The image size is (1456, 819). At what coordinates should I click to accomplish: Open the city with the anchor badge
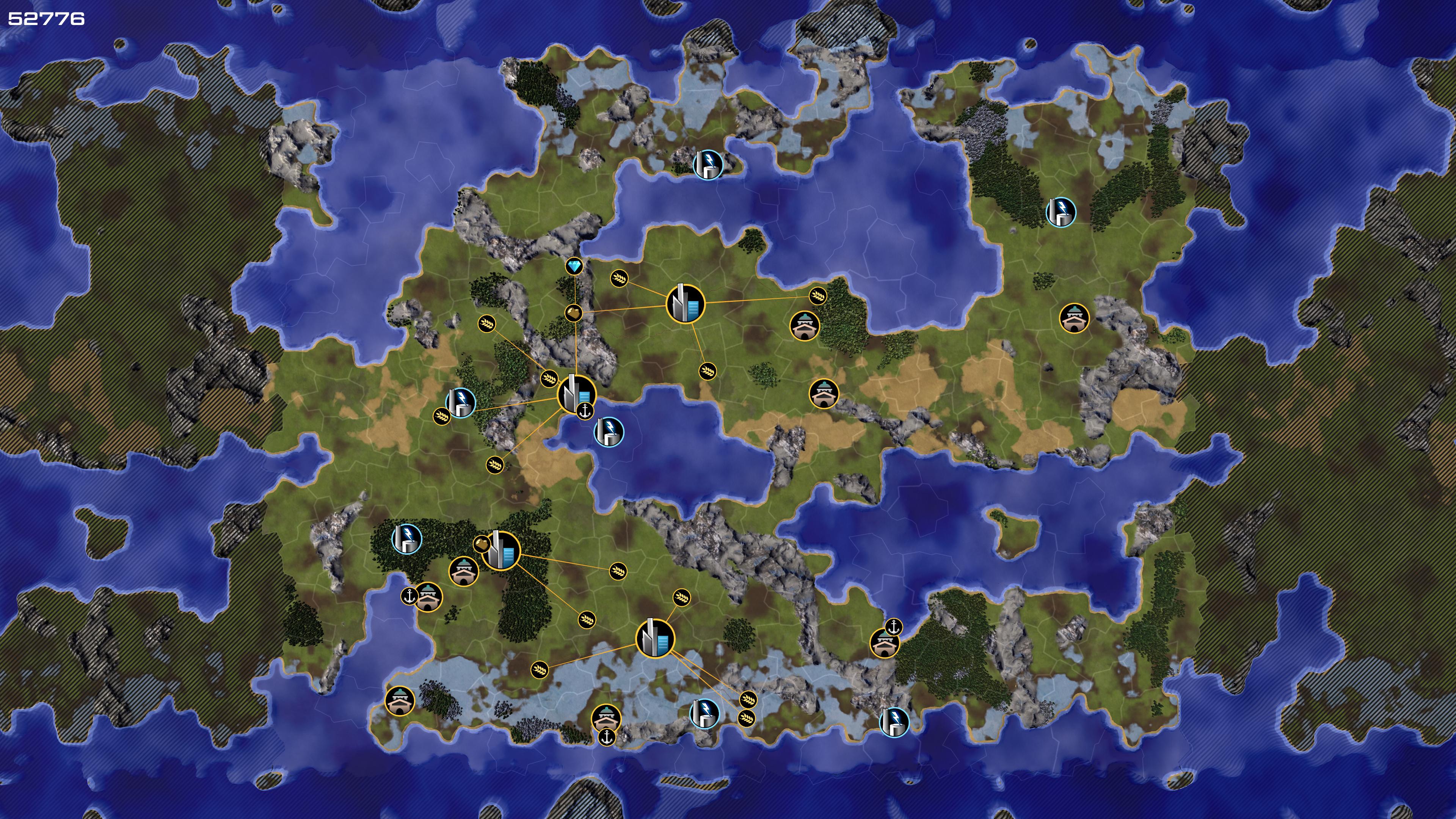click(x=576, y=394)
